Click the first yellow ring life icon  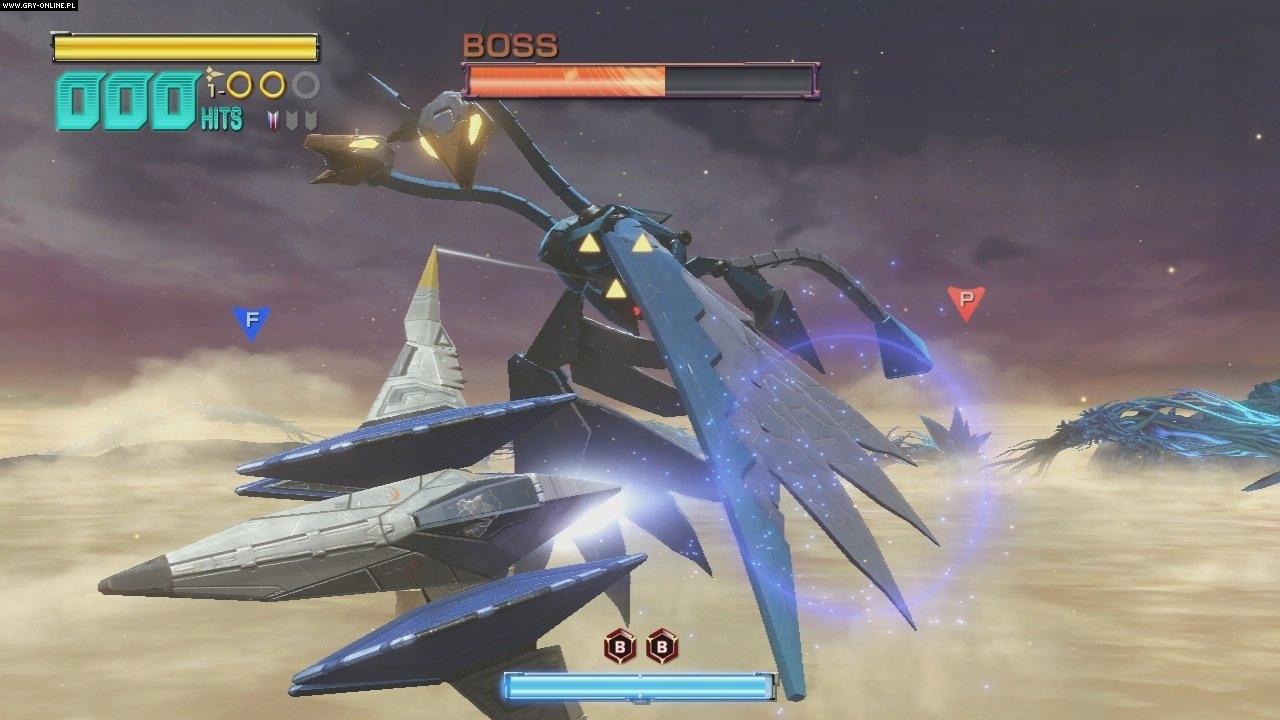click(x=239, y=86)
